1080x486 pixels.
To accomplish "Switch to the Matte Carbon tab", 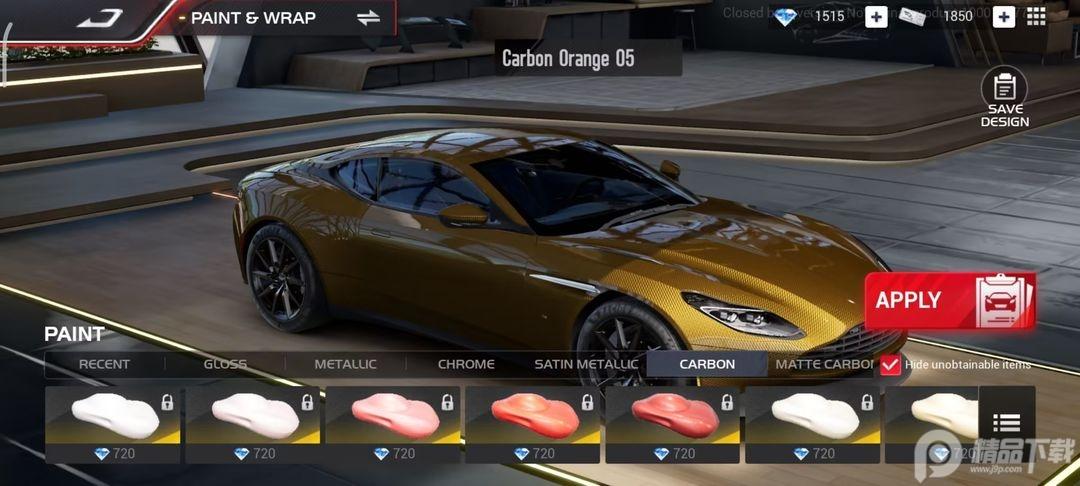I will coord(823,364).
